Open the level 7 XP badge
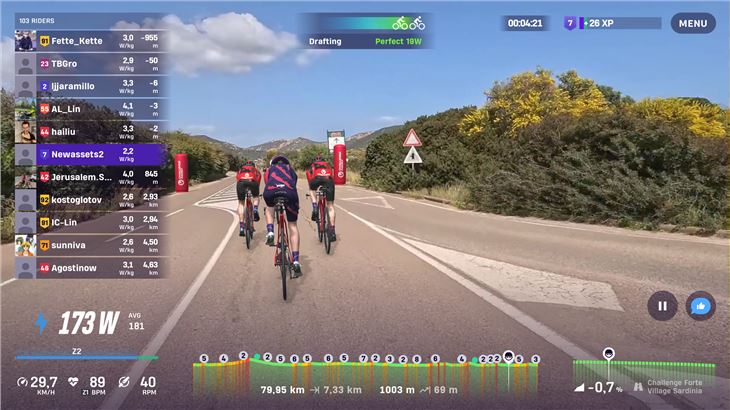The image size is (730, 410). pyautogui.click(x=571, y=23)
